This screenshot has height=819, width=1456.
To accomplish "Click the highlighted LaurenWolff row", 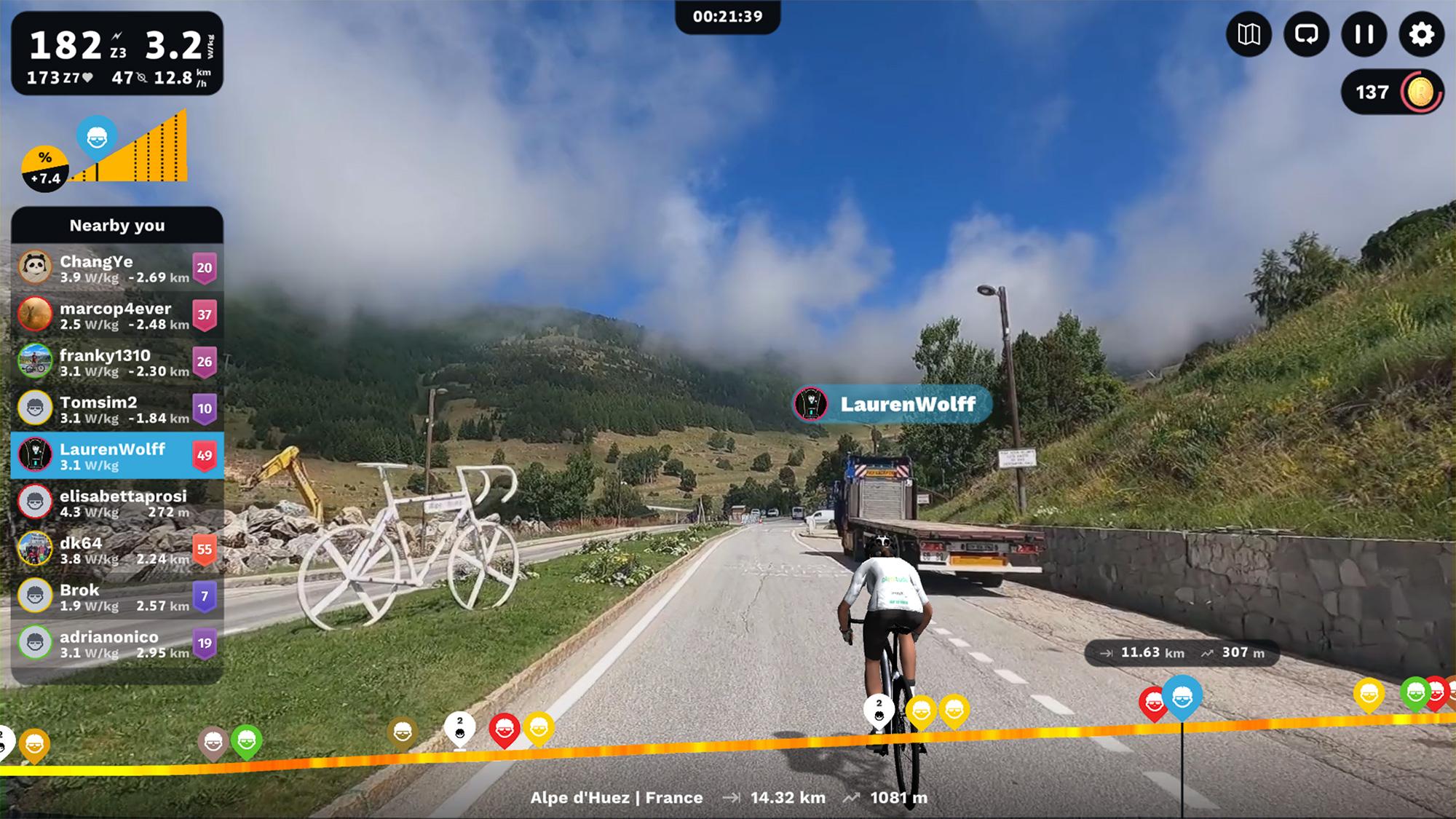I will pyautogui.click(x=116, y=456).
